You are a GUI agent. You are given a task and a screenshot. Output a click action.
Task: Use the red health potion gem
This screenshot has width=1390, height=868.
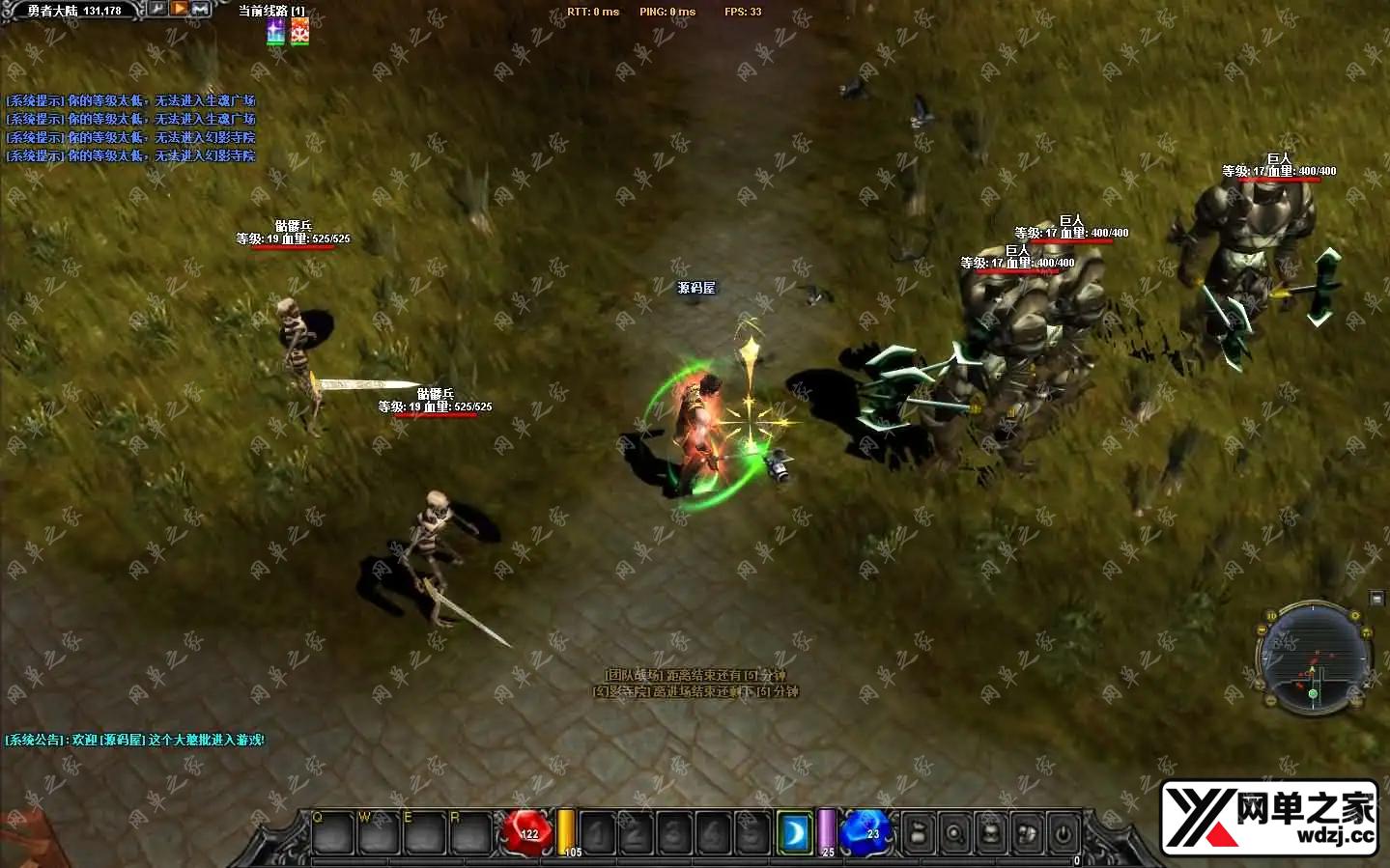528,831
